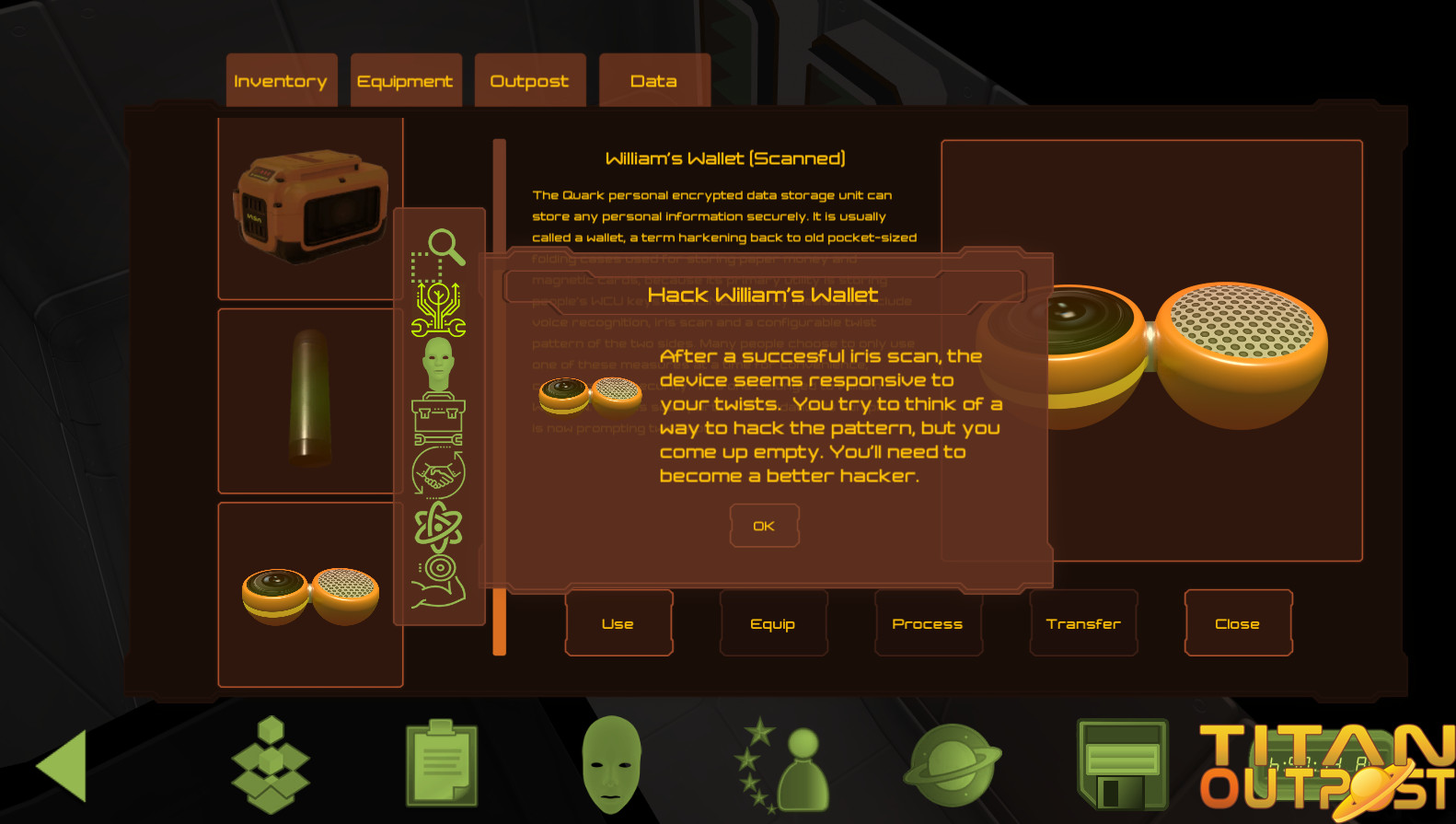This screenshot has width=1456, height=824.
Task: Switch to the Equipment tab
Action: [x=406, y=80]
